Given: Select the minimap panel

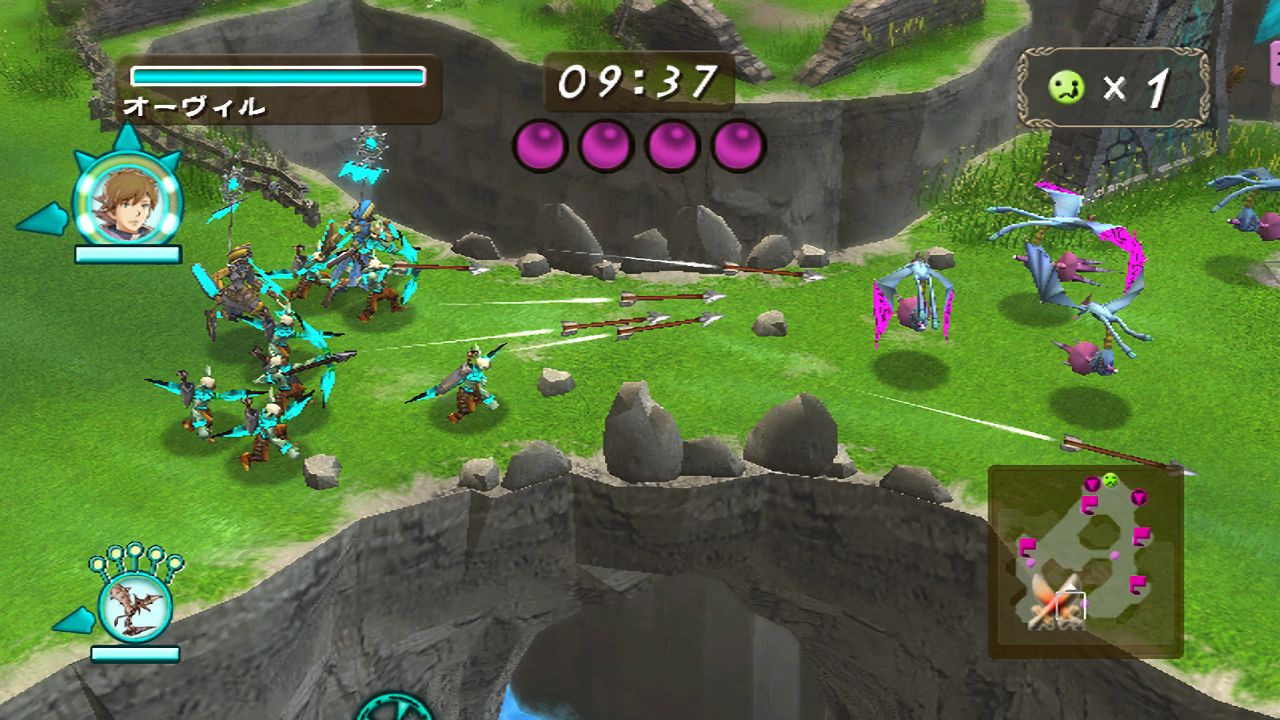Looking at the screenshot, I should 1090,560.
